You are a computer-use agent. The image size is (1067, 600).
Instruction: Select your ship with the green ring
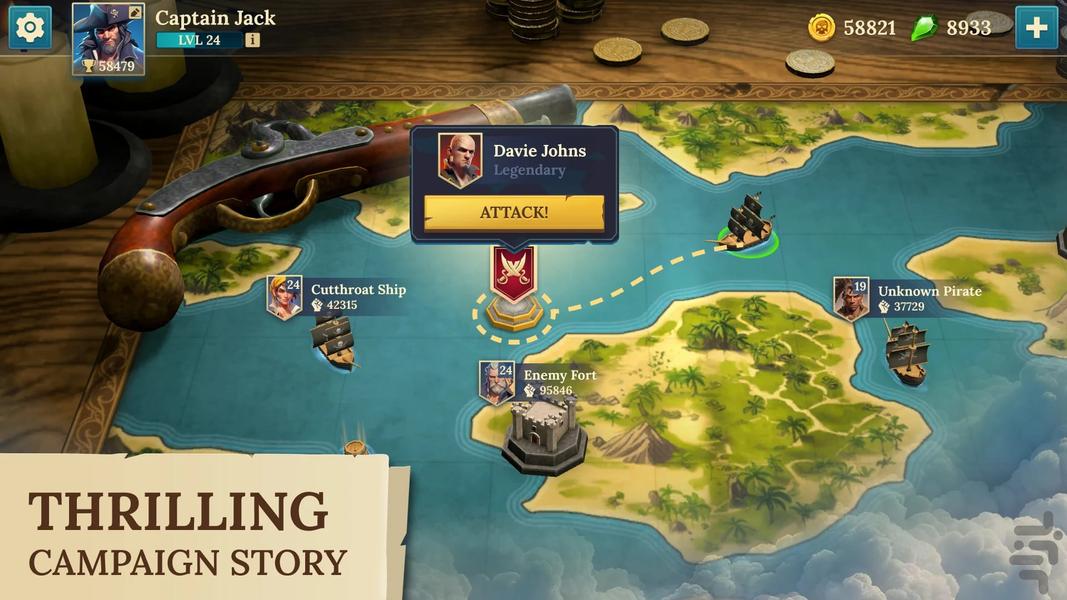tap(746, 225)
